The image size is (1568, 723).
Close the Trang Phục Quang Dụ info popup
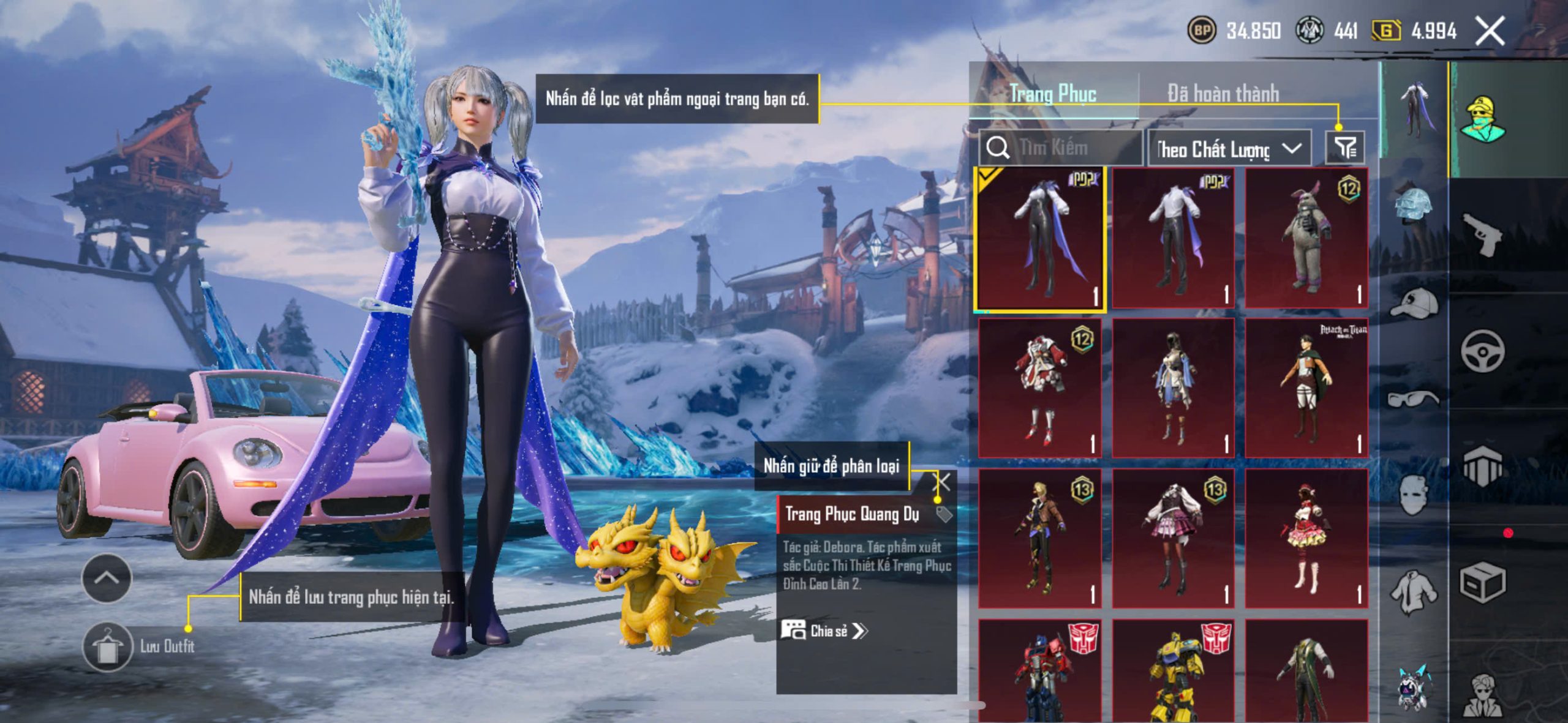941,482
